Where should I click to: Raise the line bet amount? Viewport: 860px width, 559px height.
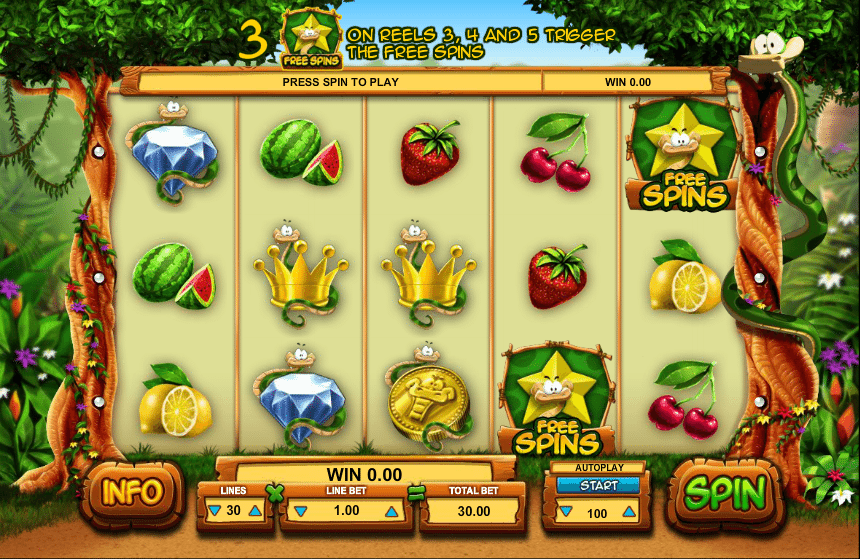(x=391, y=511)
